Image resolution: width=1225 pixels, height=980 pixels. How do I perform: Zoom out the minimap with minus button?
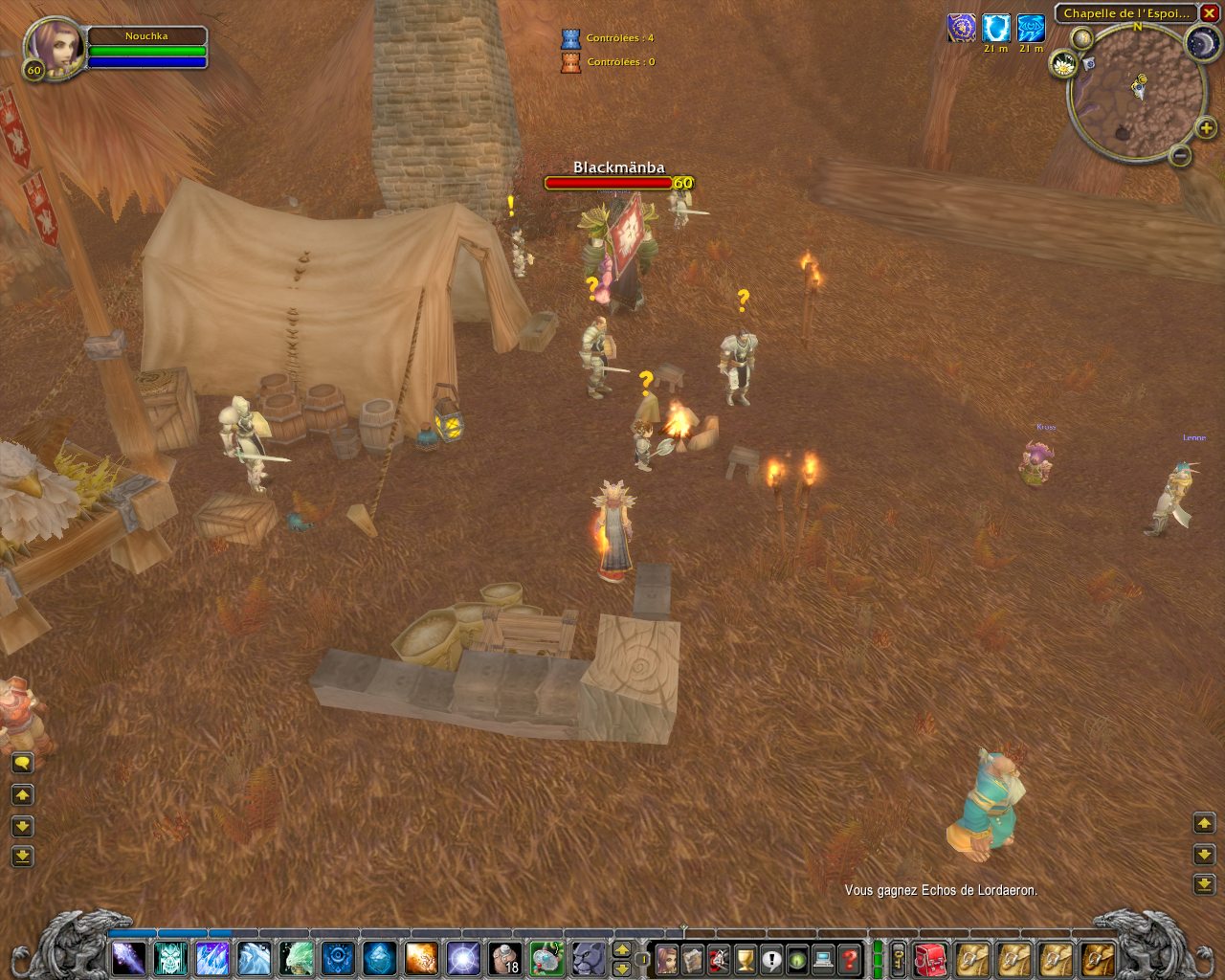pos(1180,154)
